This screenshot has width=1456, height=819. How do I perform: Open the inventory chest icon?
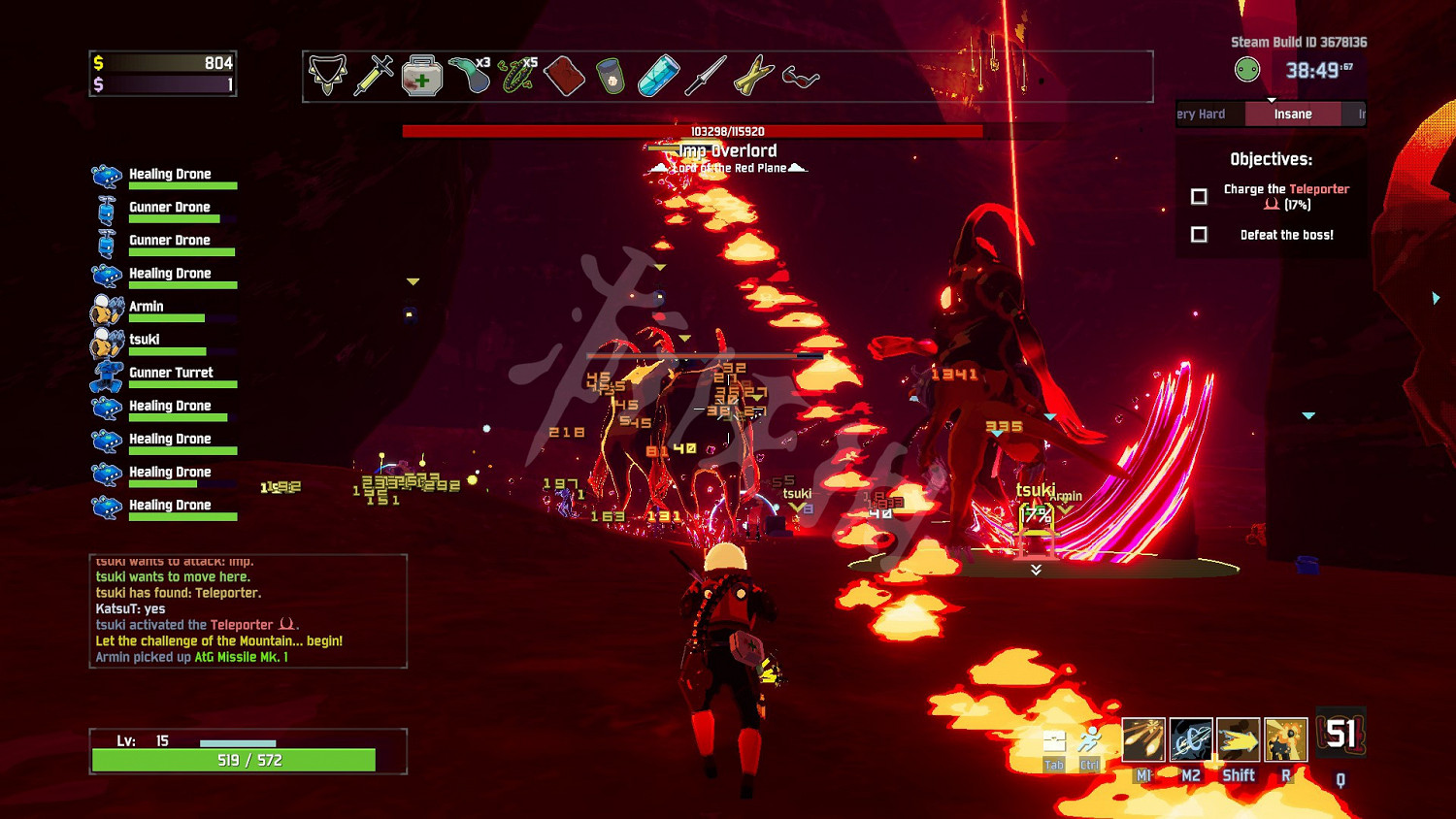[1054, 742]
